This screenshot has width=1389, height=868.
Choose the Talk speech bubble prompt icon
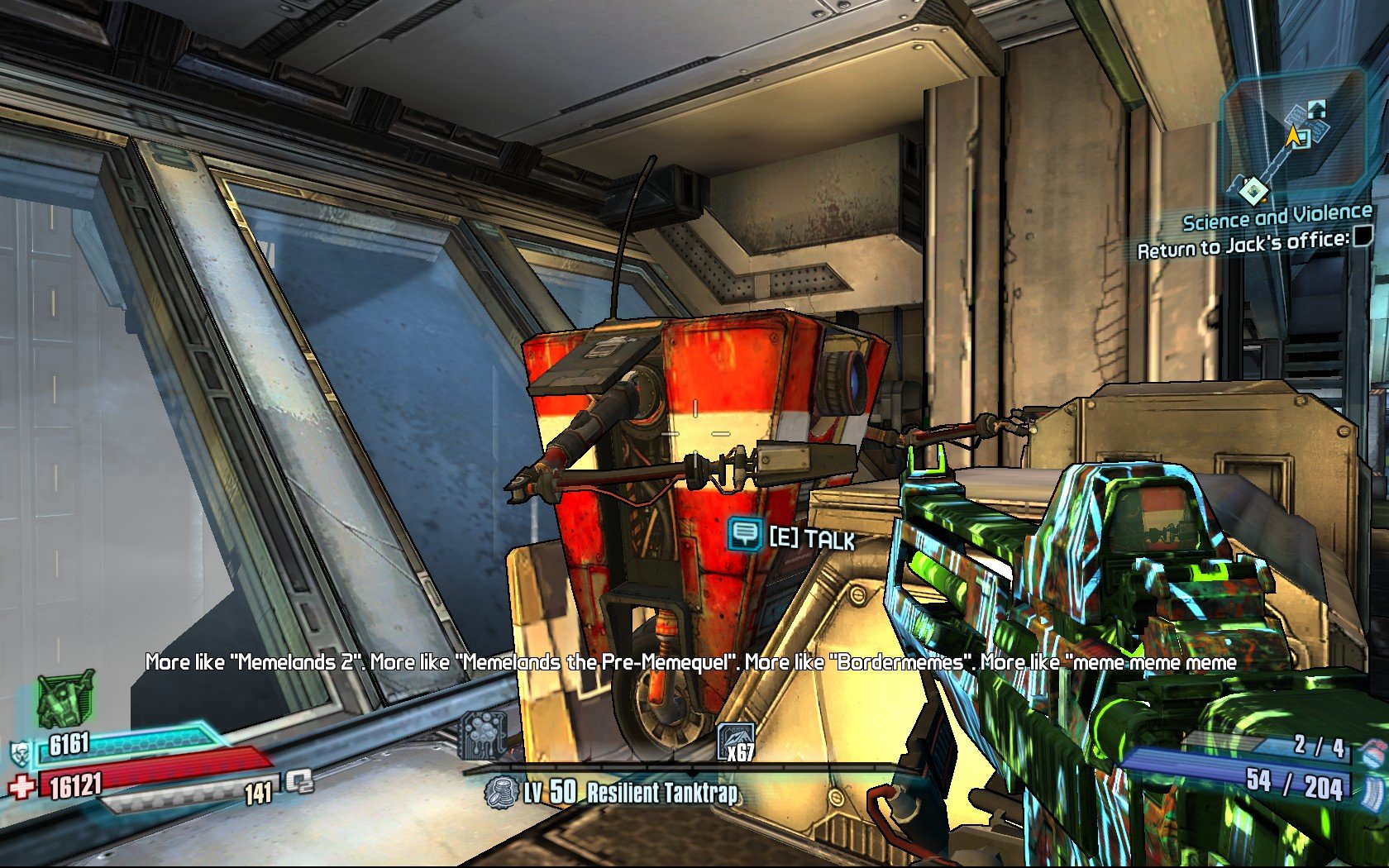pyautogui.click(x=745, y=534)
